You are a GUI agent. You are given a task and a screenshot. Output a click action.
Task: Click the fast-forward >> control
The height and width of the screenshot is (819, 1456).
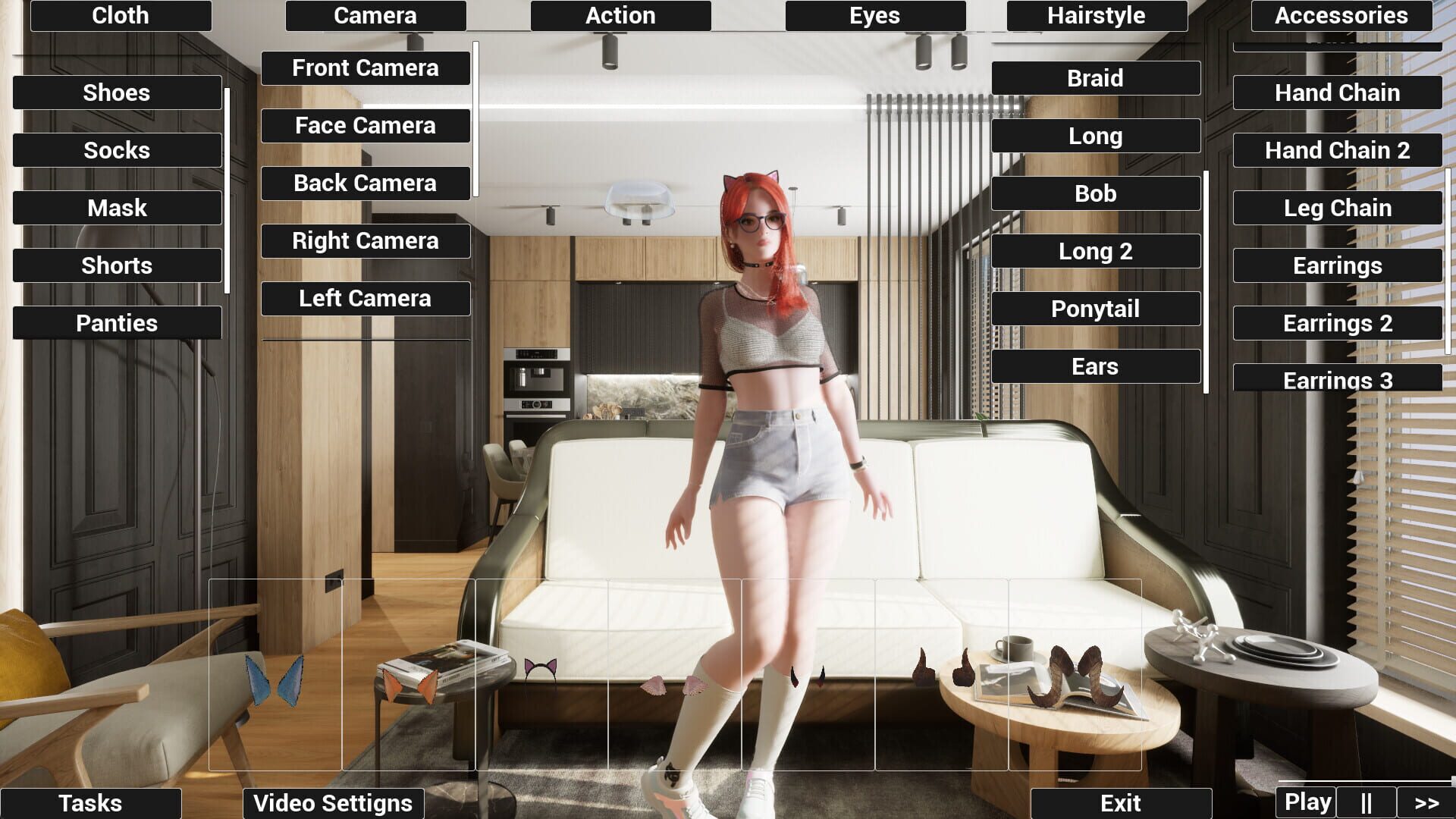tap(1426, 801)
